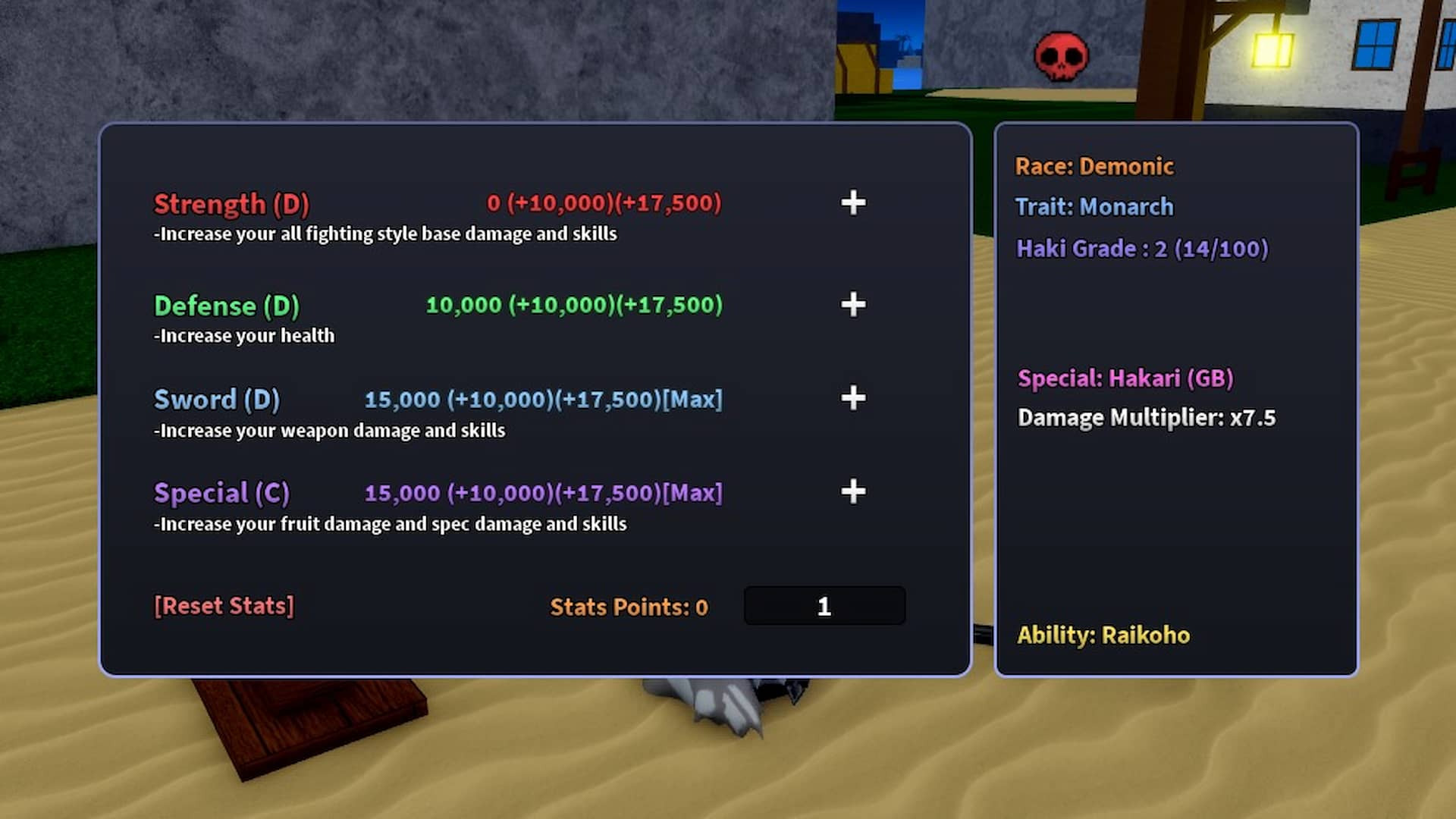
Task: Switch to the Race: Demonic info entry
Action: [x=1095, y=166]
